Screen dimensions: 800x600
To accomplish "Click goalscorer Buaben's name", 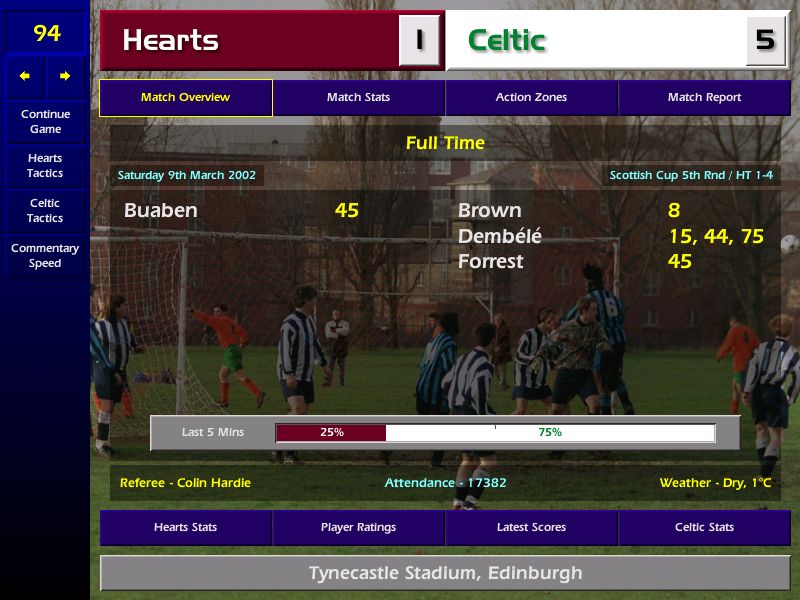I will 161,210.
